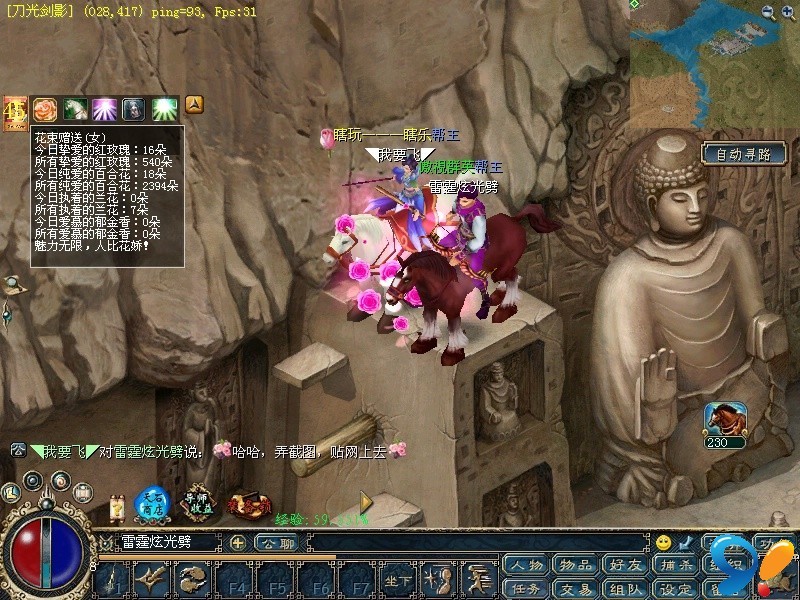
Task: Select the orange rose flower buff icon
Action: click(45, 109)
